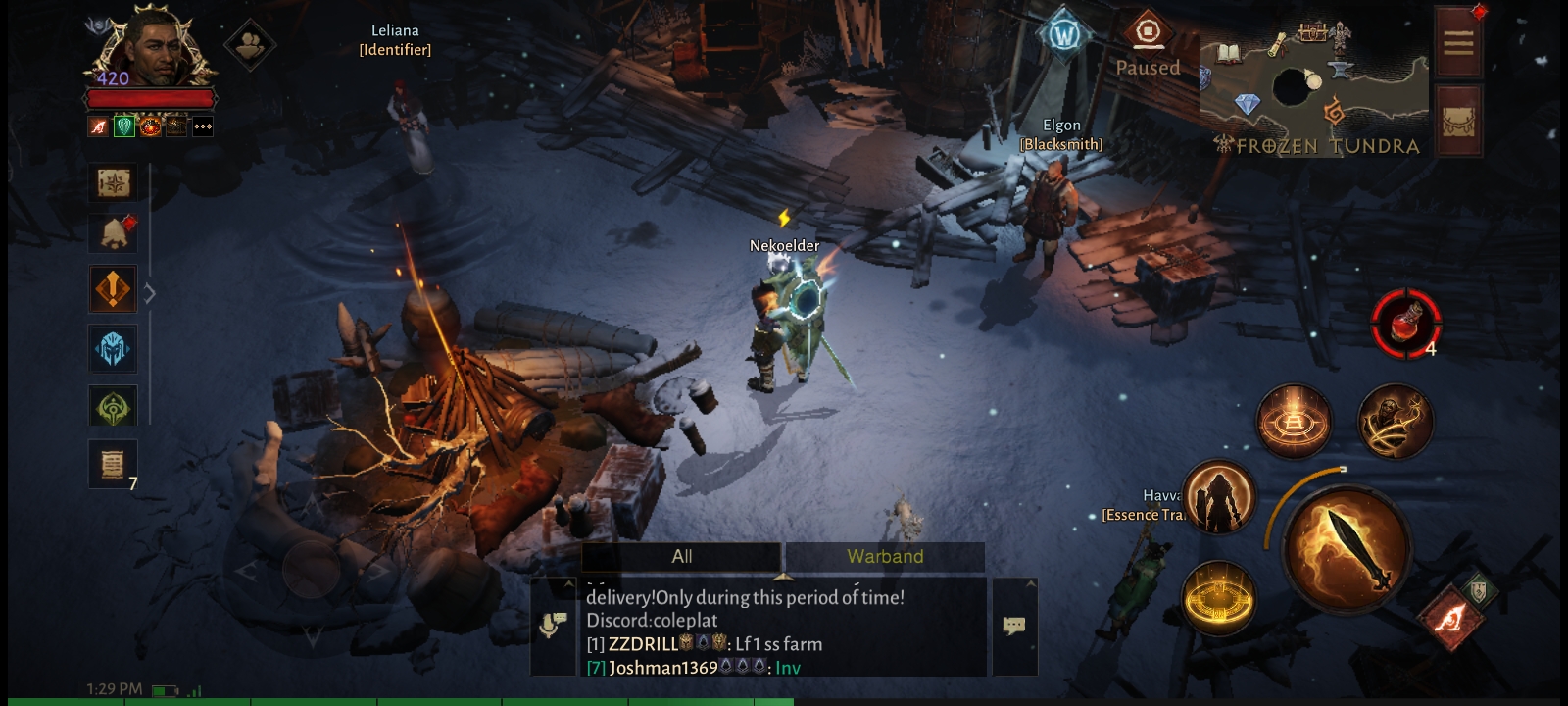The width and height of the screenshot is (1568, 706).
Task: Open the green eye emblem icon
Action: [x=113, y=407]
